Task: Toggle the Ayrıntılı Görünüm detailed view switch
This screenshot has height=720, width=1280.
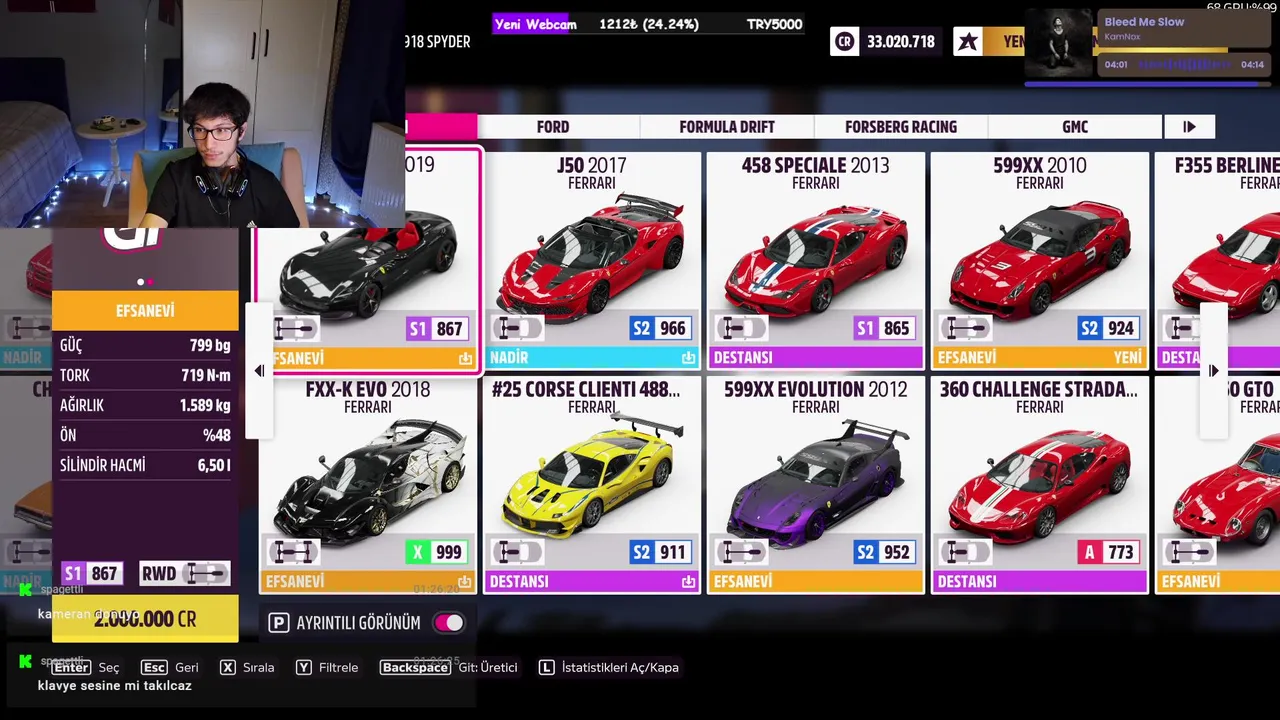Action: (x=448, y=623)
